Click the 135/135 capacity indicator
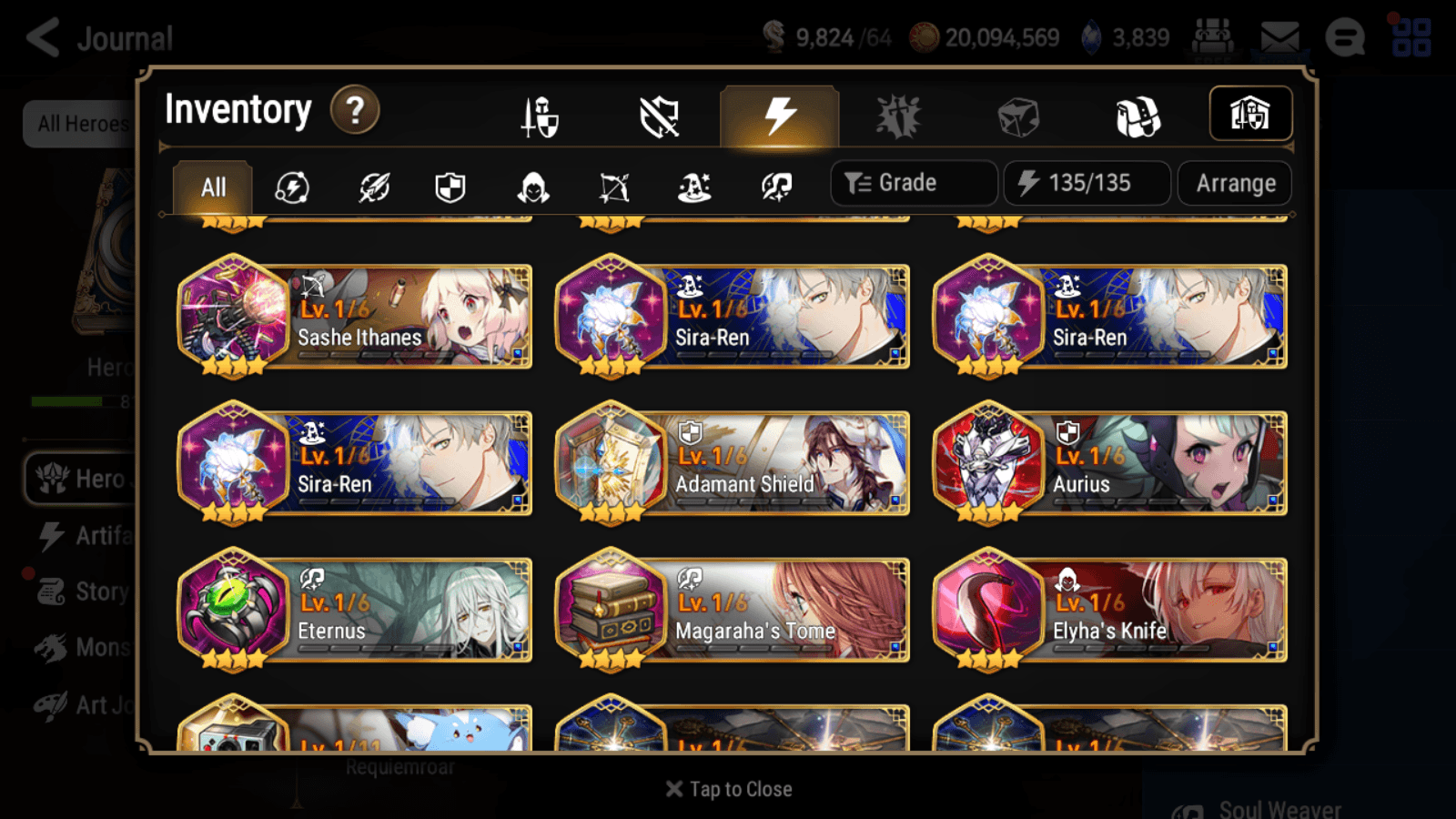Image resolution: width=1456 pixels, height=819 pixels. [1087, 182]
